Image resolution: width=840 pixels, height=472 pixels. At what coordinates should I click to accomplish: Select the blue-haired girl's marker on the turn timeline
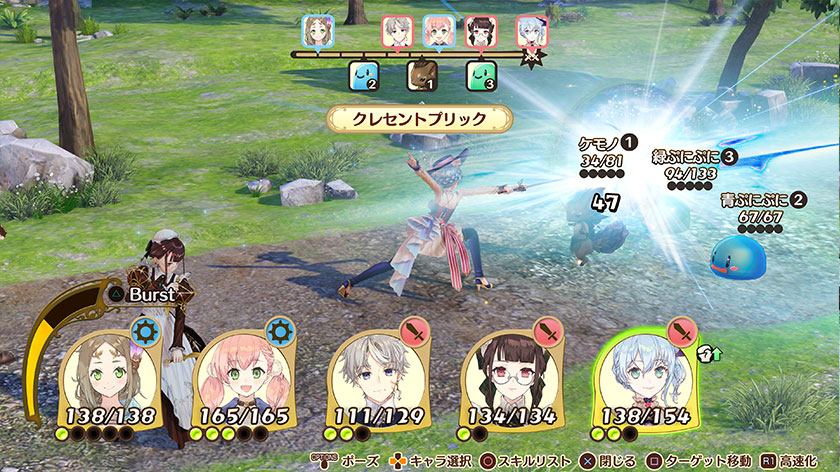[x=530, y=31]
